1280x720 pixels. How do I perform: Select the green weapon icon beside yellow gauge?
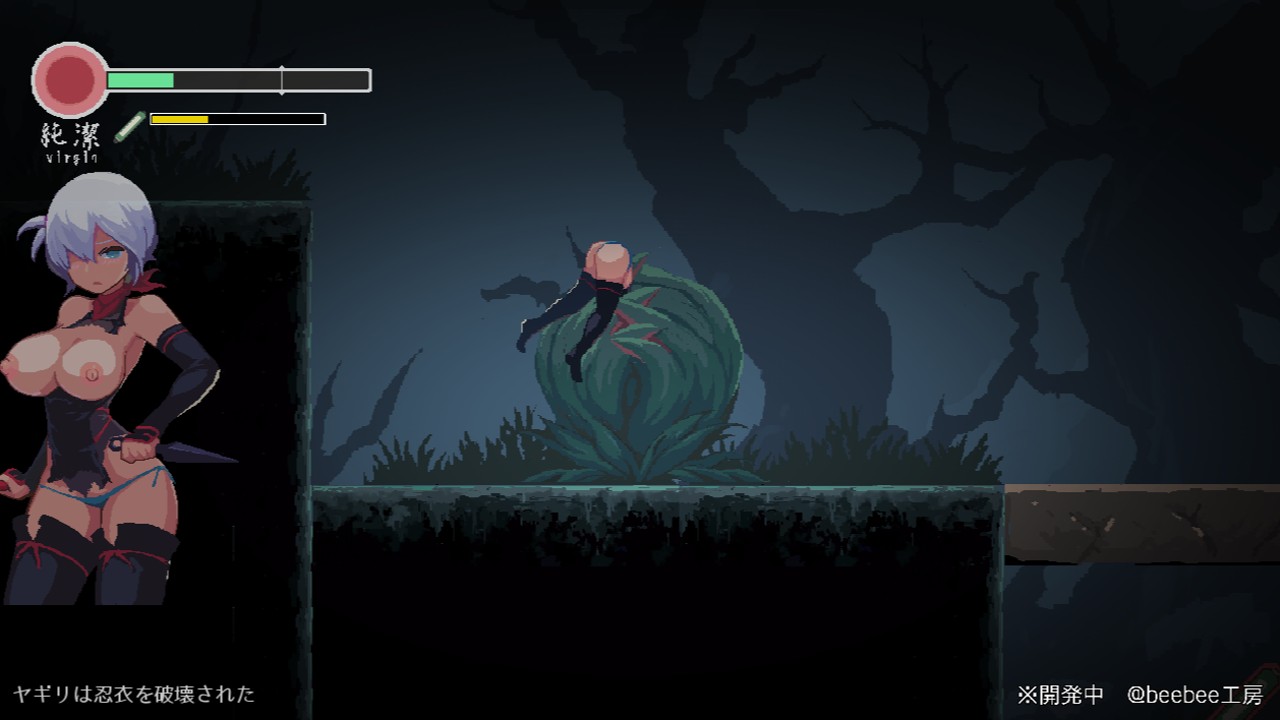click(129, 127)
